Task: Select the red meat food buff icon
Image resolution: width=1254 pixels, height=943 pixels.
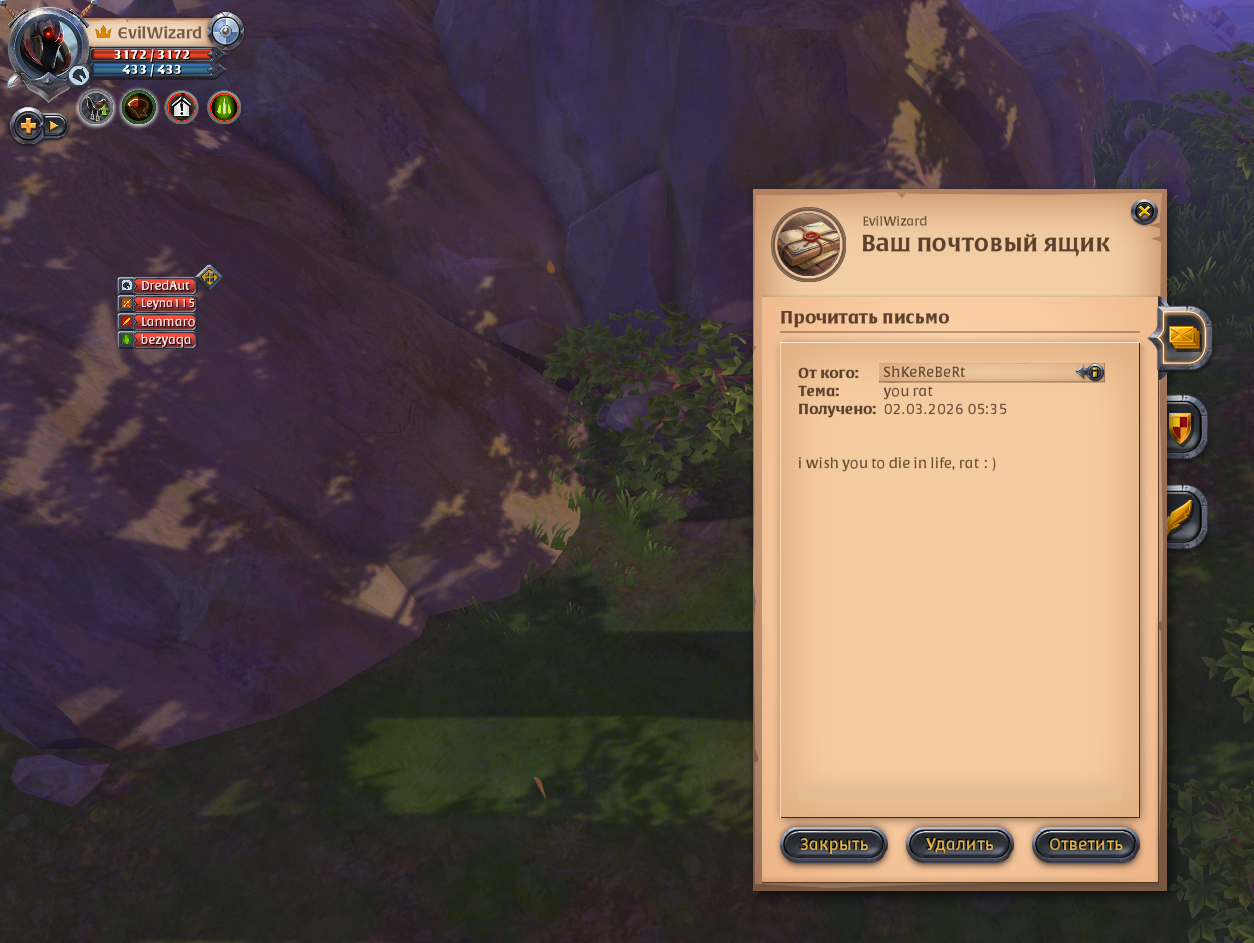Action: pyautogui.click(x=139, y=108)
